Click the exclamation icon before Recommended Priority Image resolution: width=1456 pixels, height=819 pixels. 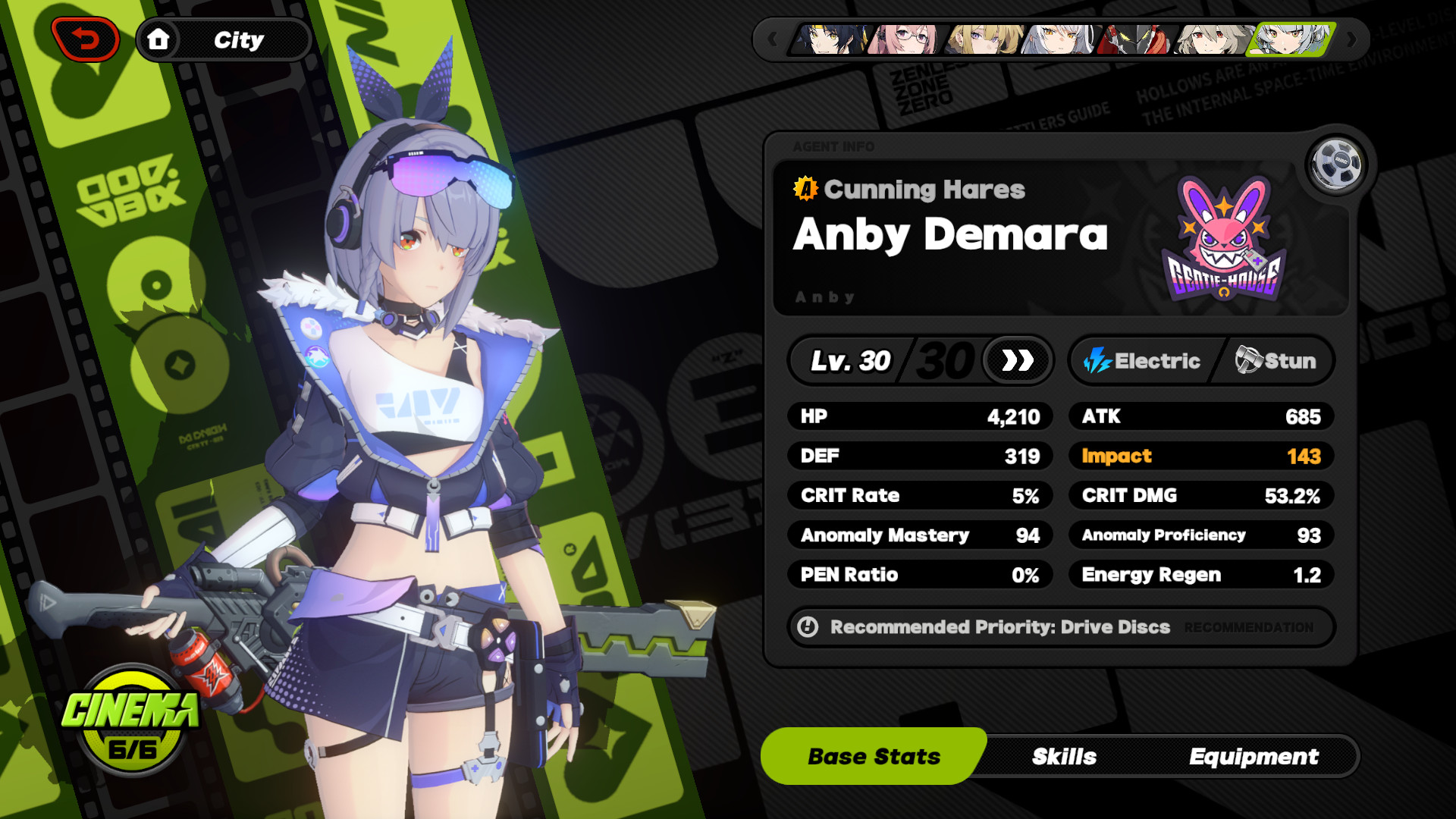(808, 627)
